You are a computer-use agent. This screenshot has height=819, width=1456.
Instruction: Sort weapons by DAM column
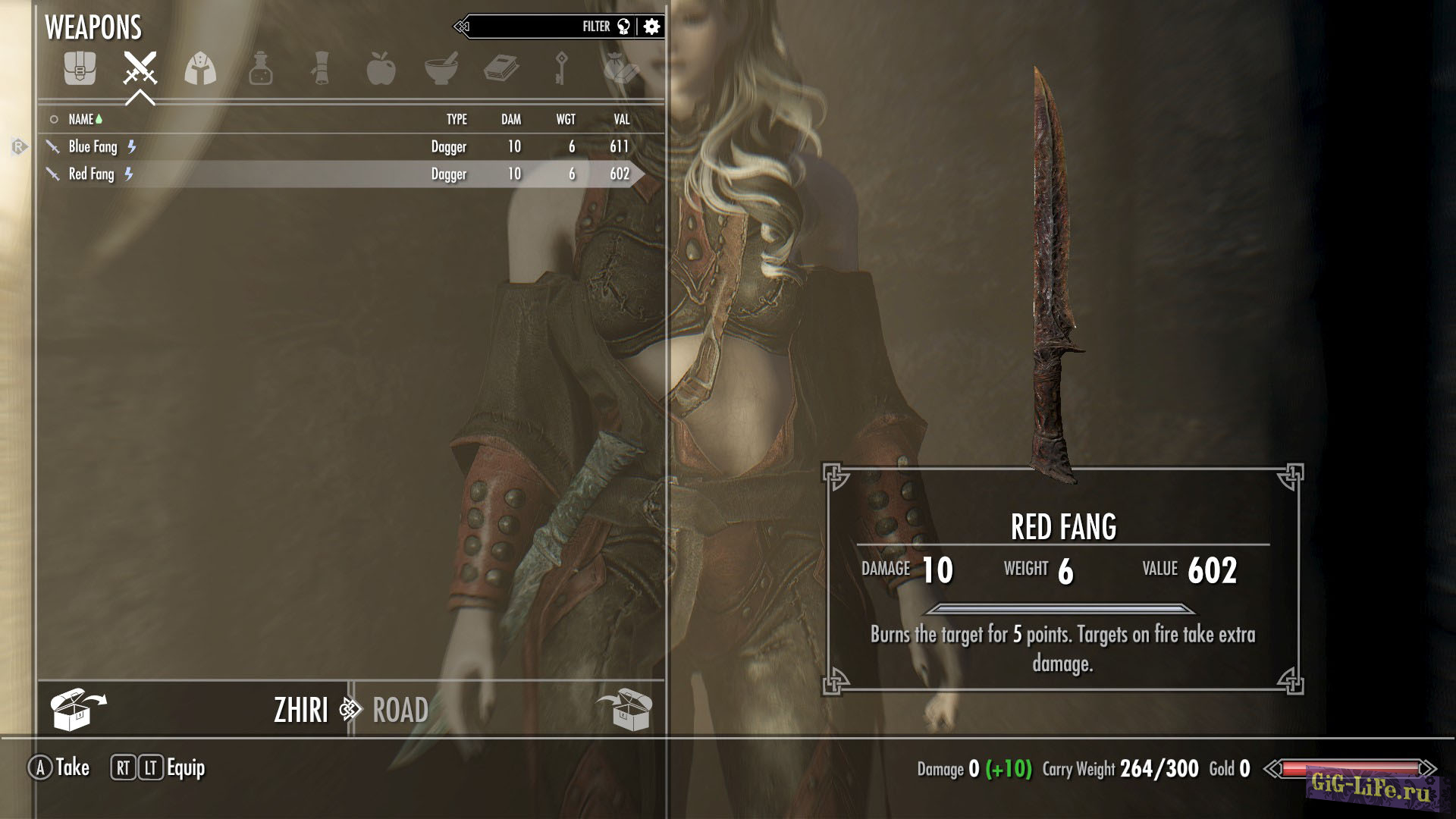click(x=511, y=119)
